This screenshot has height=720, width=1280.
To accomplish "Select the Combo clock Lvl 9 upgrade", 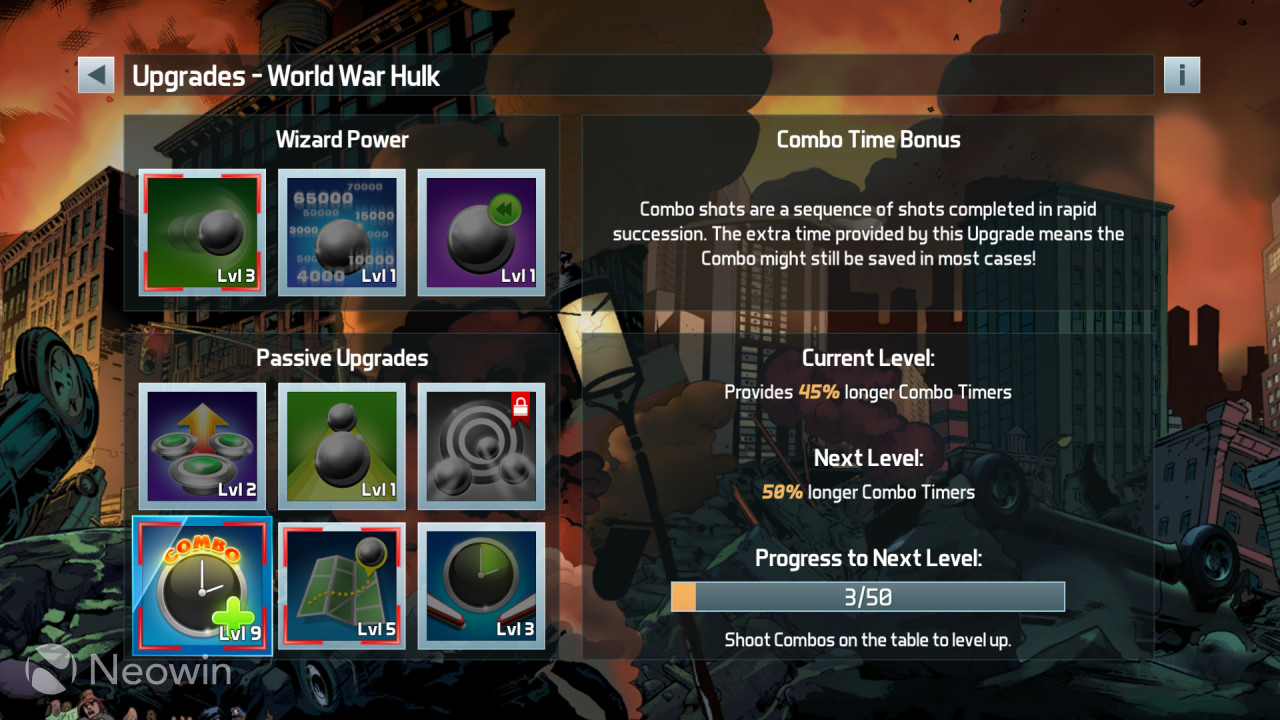I will pyautogui.click(x=203, y=585).
